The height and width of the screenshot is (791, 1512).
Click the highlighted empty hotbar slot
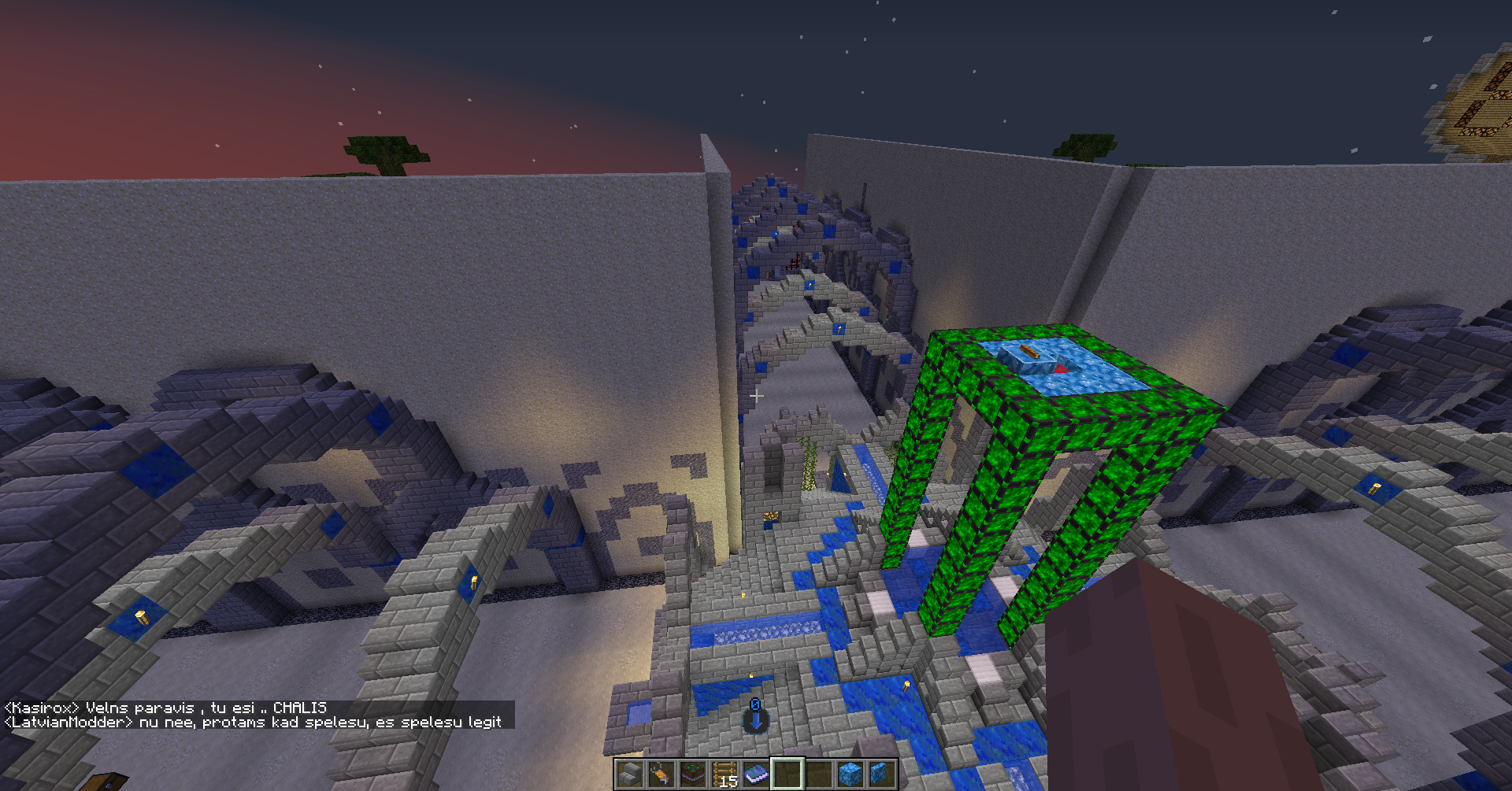(x=787, y=774)
